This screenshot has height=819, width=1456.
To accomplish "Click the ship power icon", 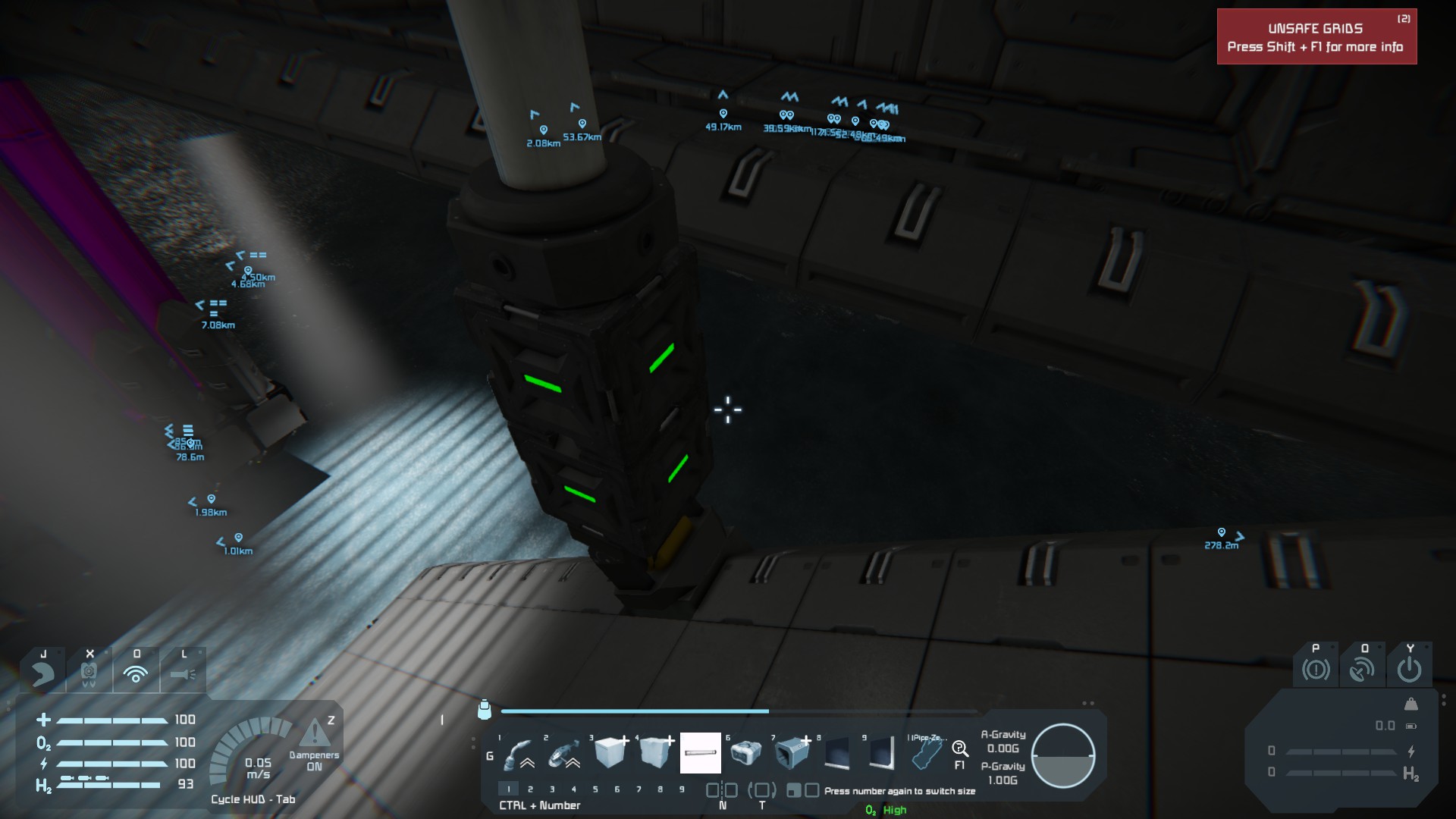I will 1409,670.
